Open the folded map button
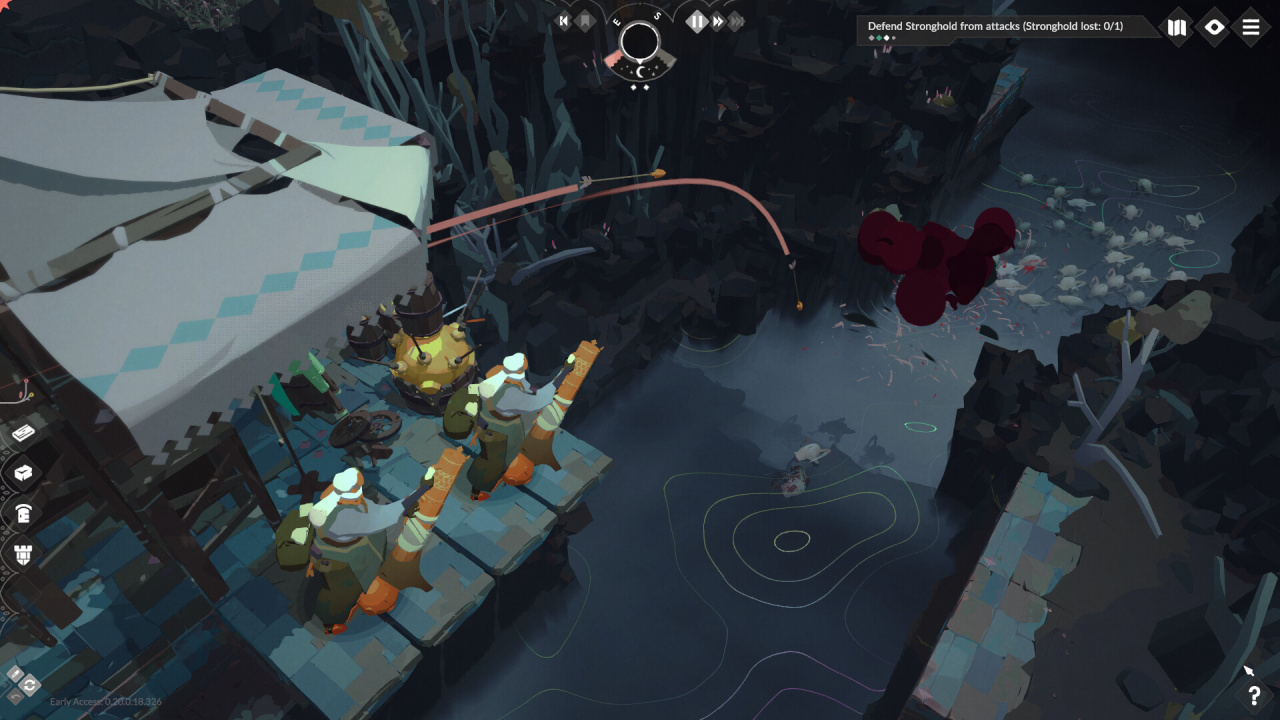 coord(1177,27)
